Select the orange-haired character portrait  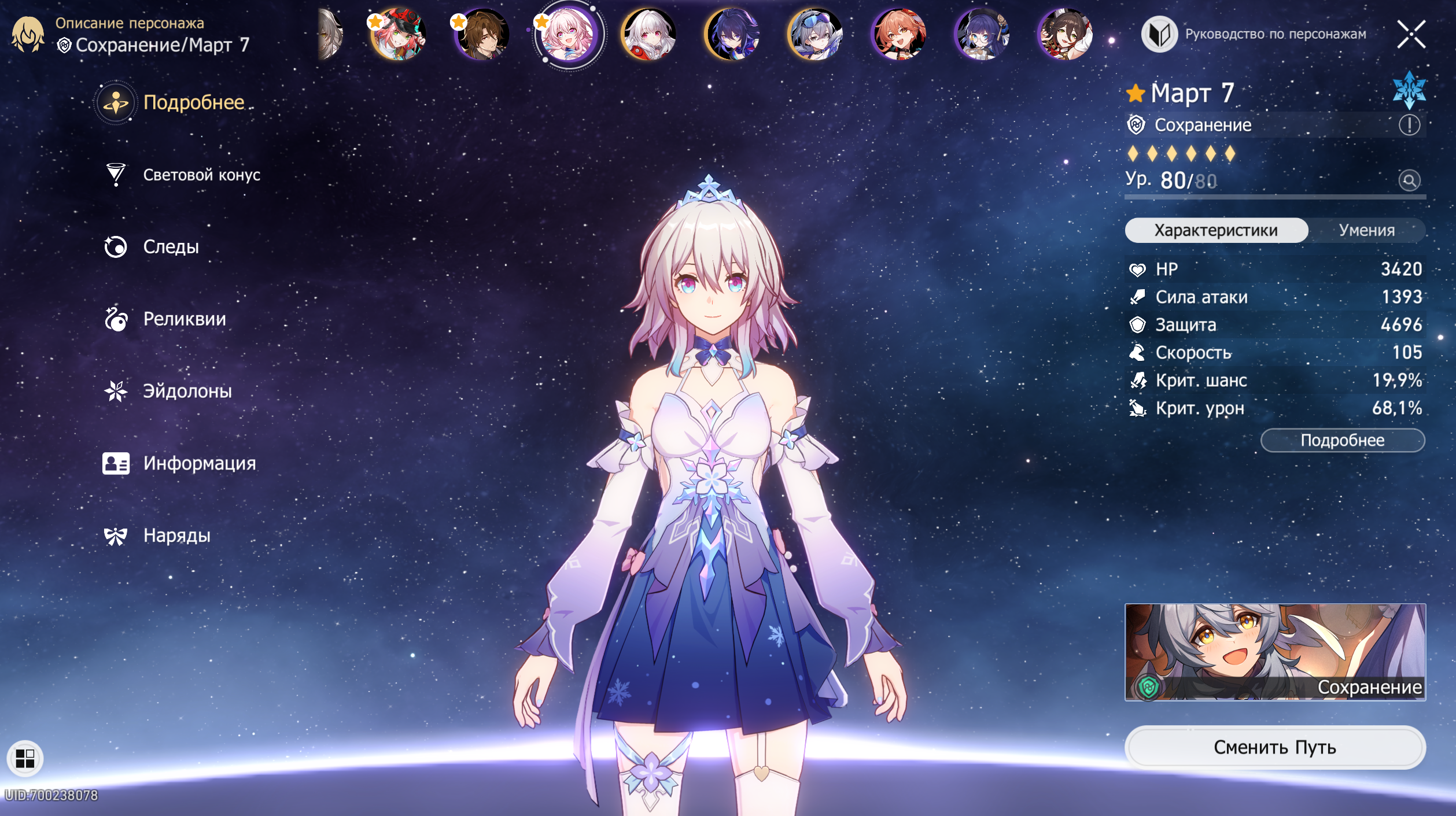(899, 34)
